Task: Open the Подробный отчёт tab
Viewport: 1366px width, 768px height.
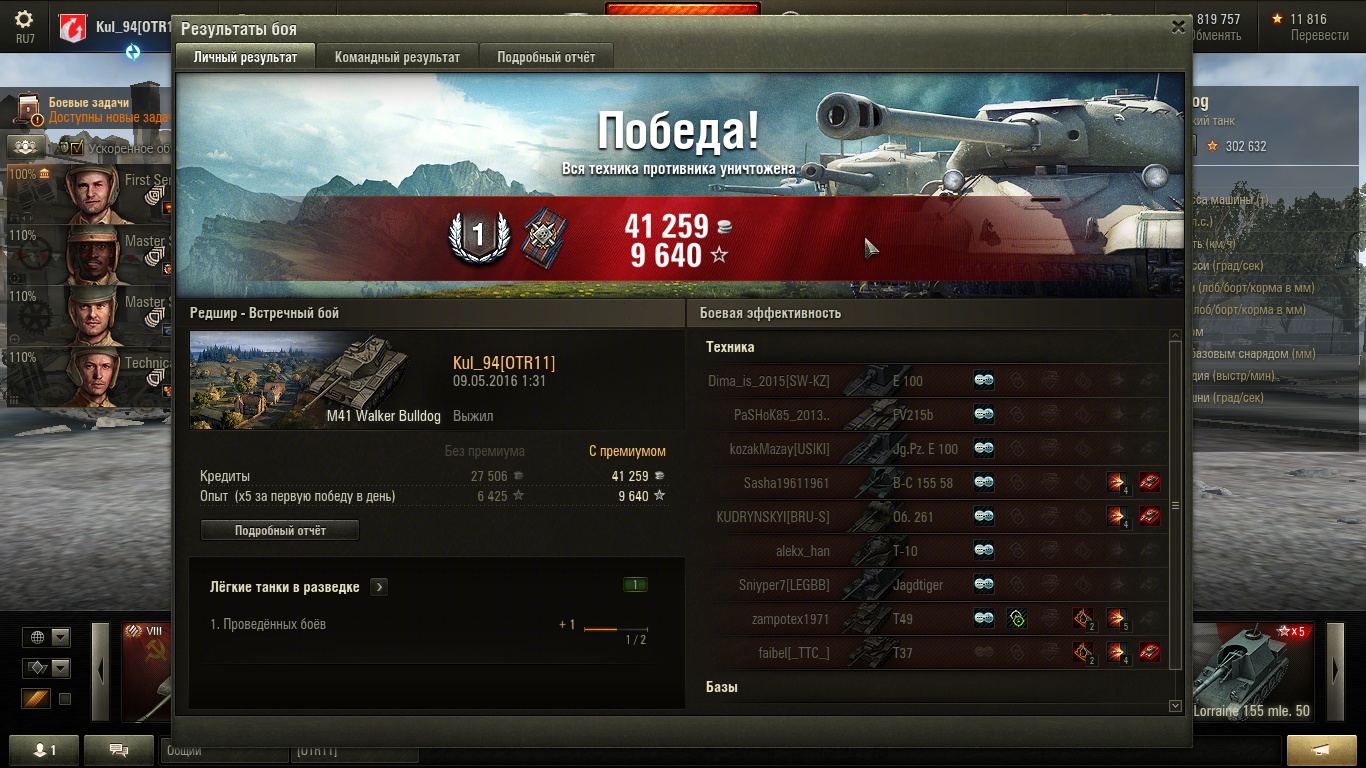Action: click(546, 57)
